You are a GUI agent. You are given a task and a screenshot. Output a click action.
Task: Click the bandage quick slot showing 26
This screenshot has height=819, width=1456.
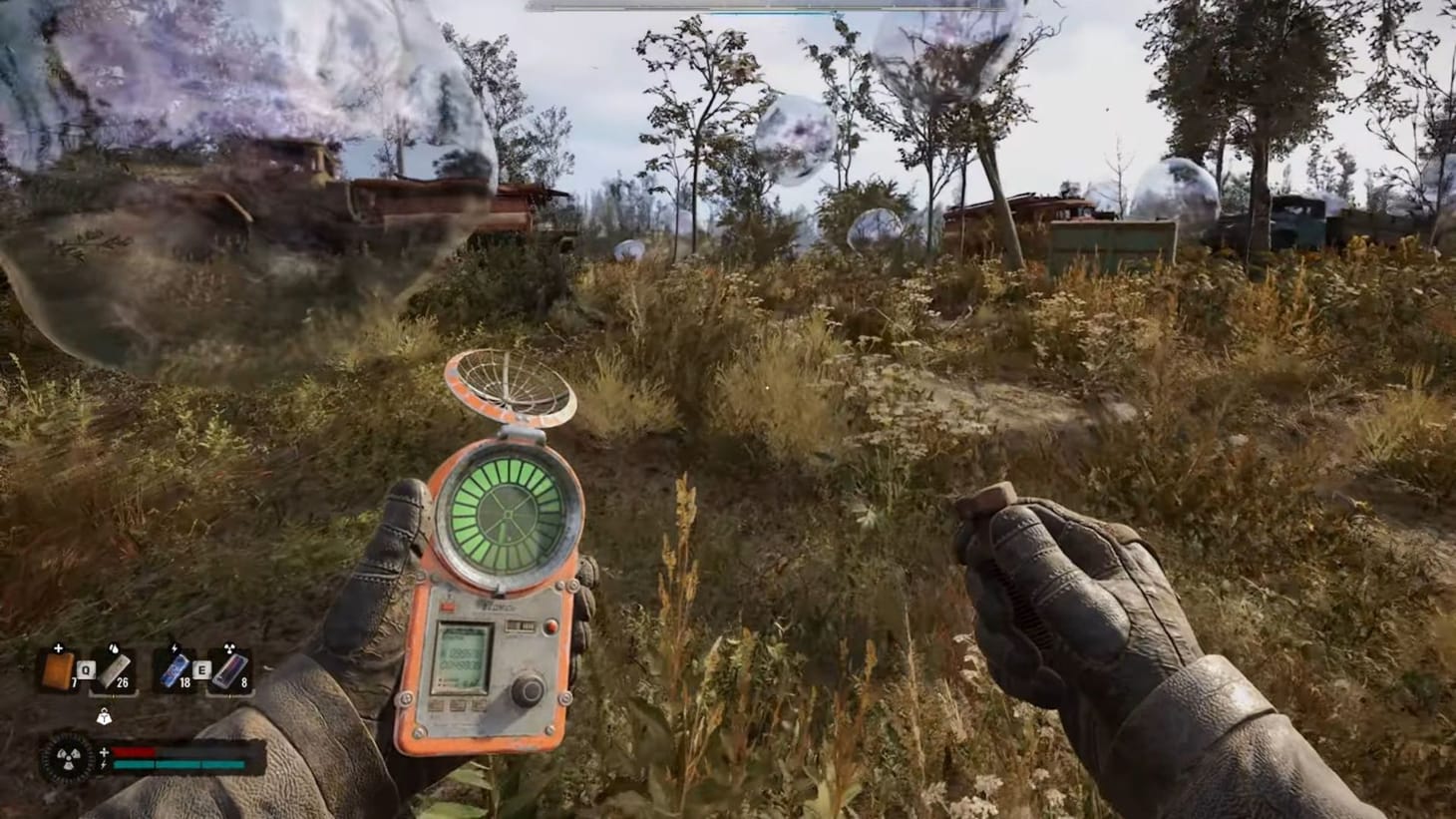[116, 669]
